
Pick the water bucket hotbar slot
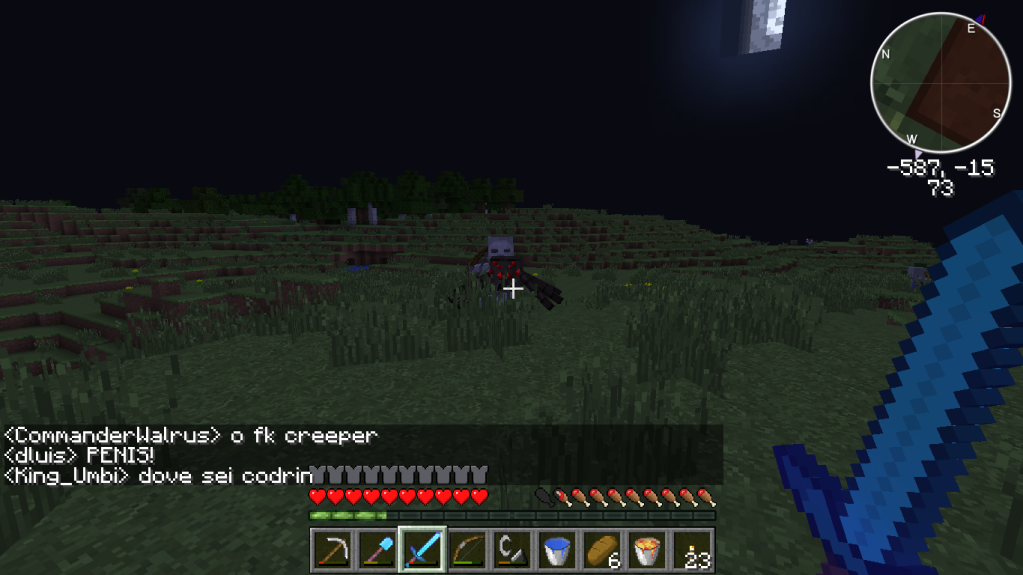tap(557, 550)
